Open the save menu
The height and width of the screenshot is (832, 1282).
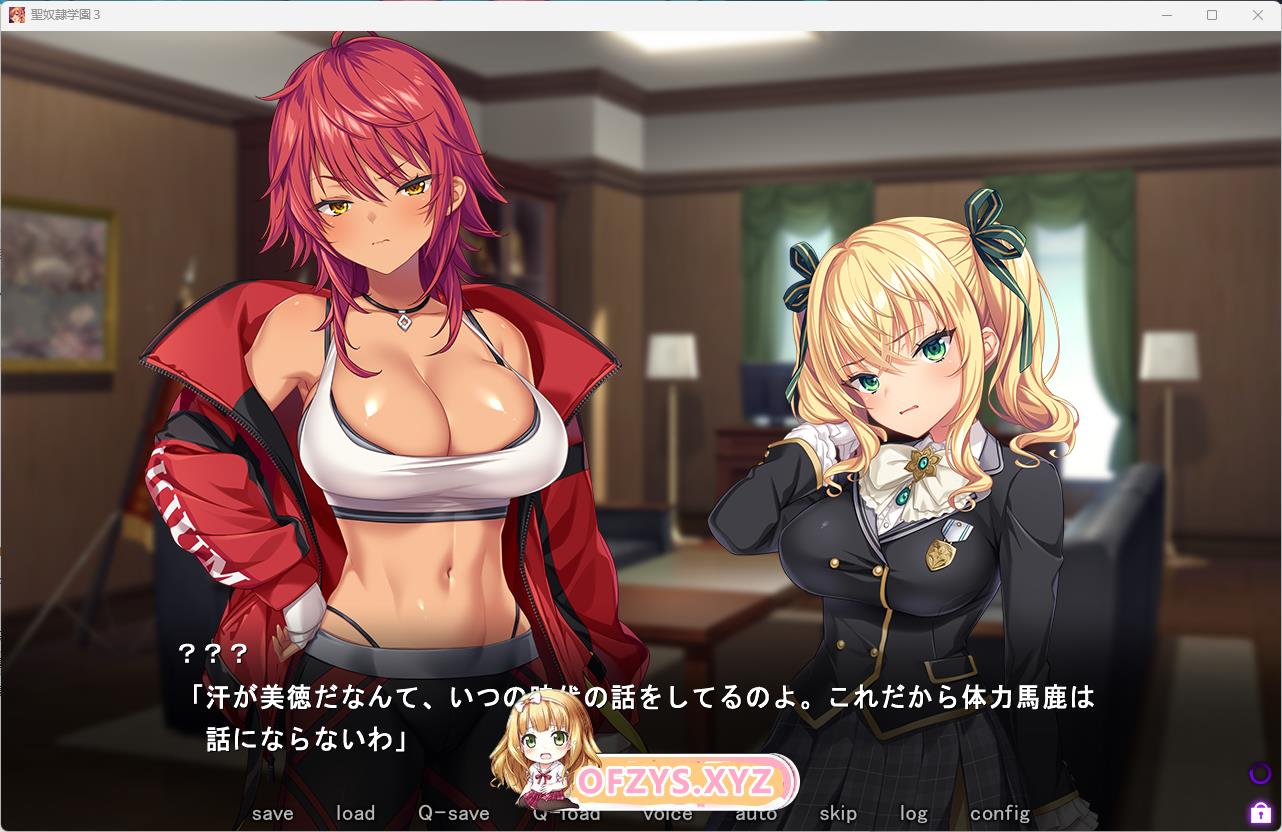tap(272, 813)
